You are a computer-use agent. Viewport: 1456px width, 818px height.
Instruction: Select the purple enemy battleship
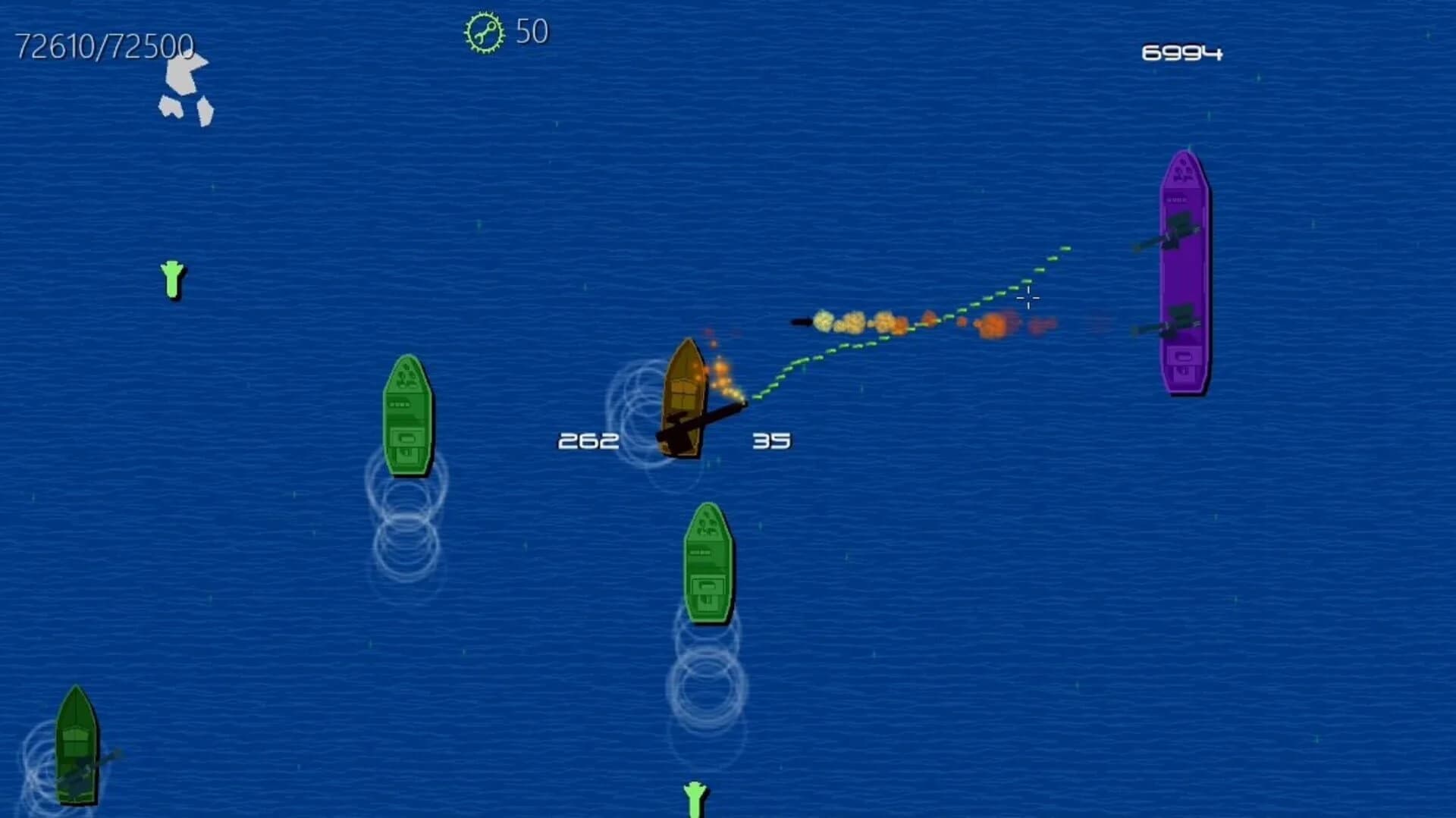click(x=1185, y=273)
